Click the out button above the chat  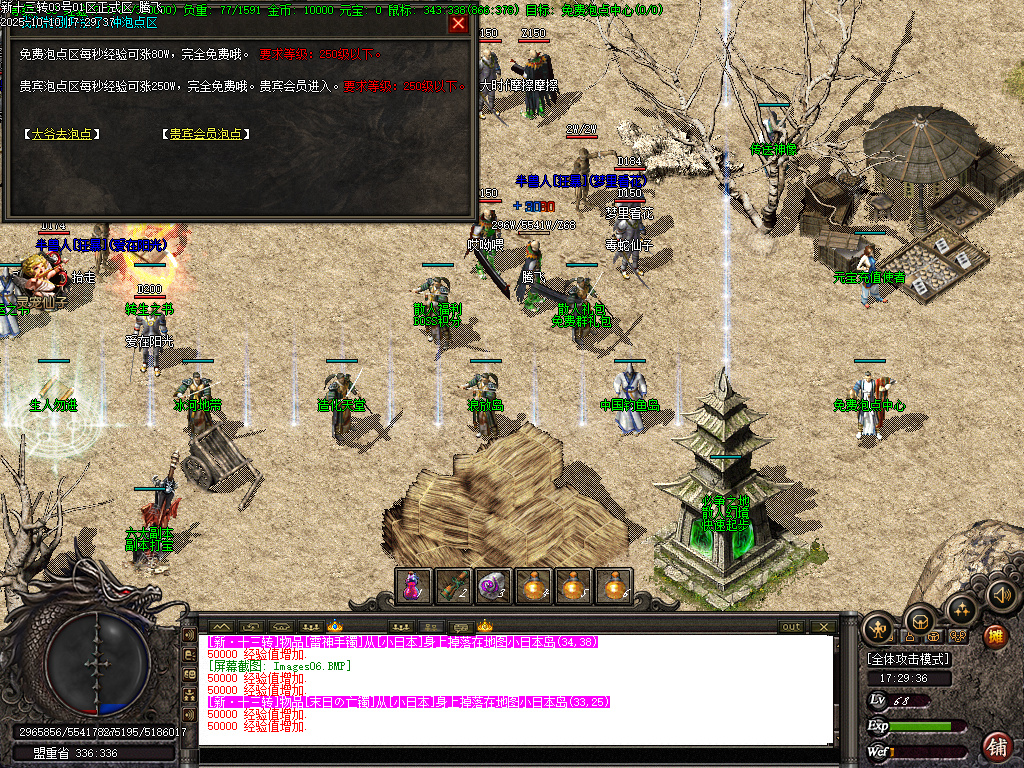point(791,627)
